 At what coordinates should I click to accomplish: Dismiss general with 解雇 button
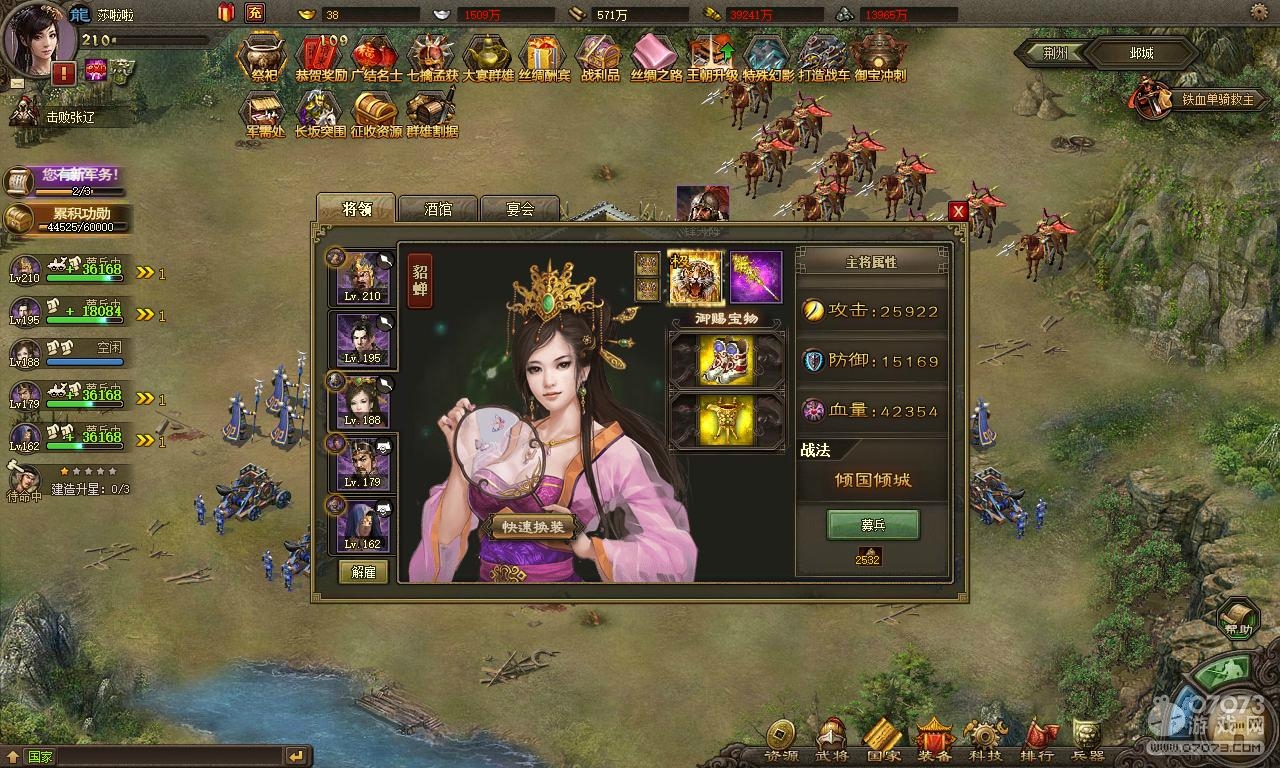[x=363, y=571]
